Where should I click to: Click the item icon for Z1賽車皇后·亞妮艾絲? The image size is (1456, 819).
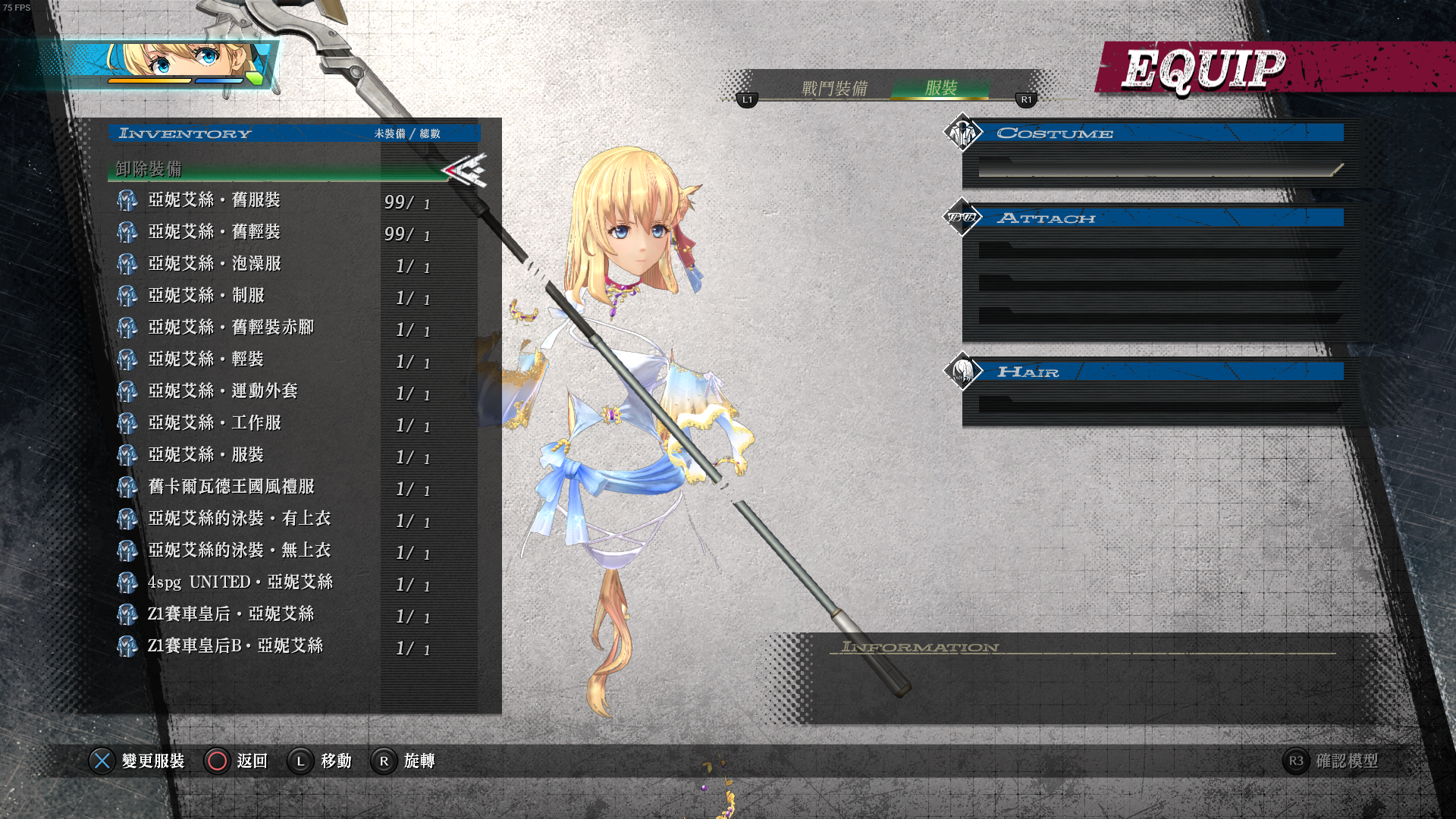coord(127,614)
